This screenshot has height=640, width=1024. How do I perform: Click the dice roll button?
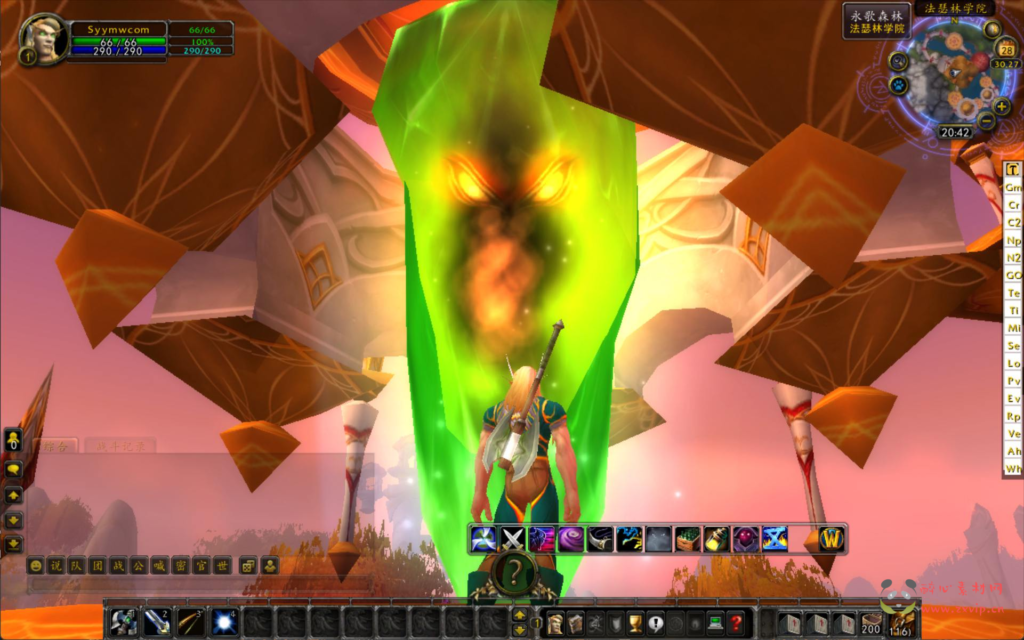[246, 566]
